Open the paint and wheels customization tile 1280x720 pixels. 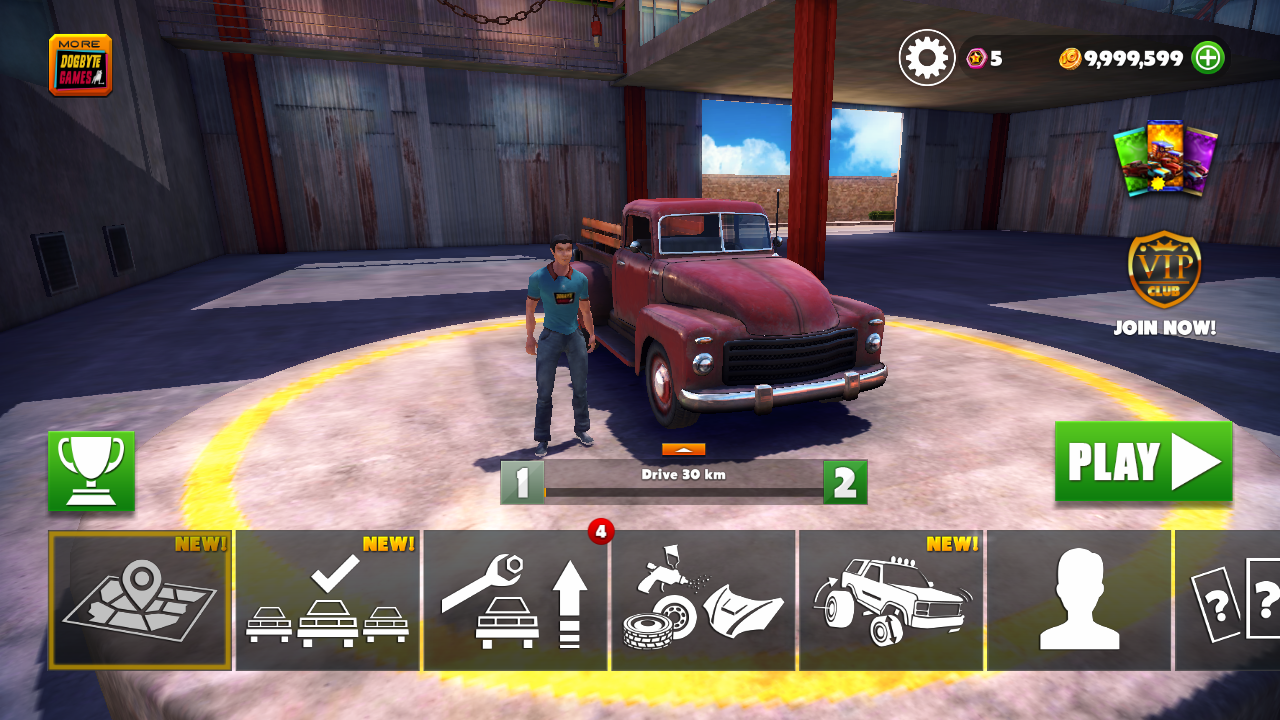tap(704, 600)
